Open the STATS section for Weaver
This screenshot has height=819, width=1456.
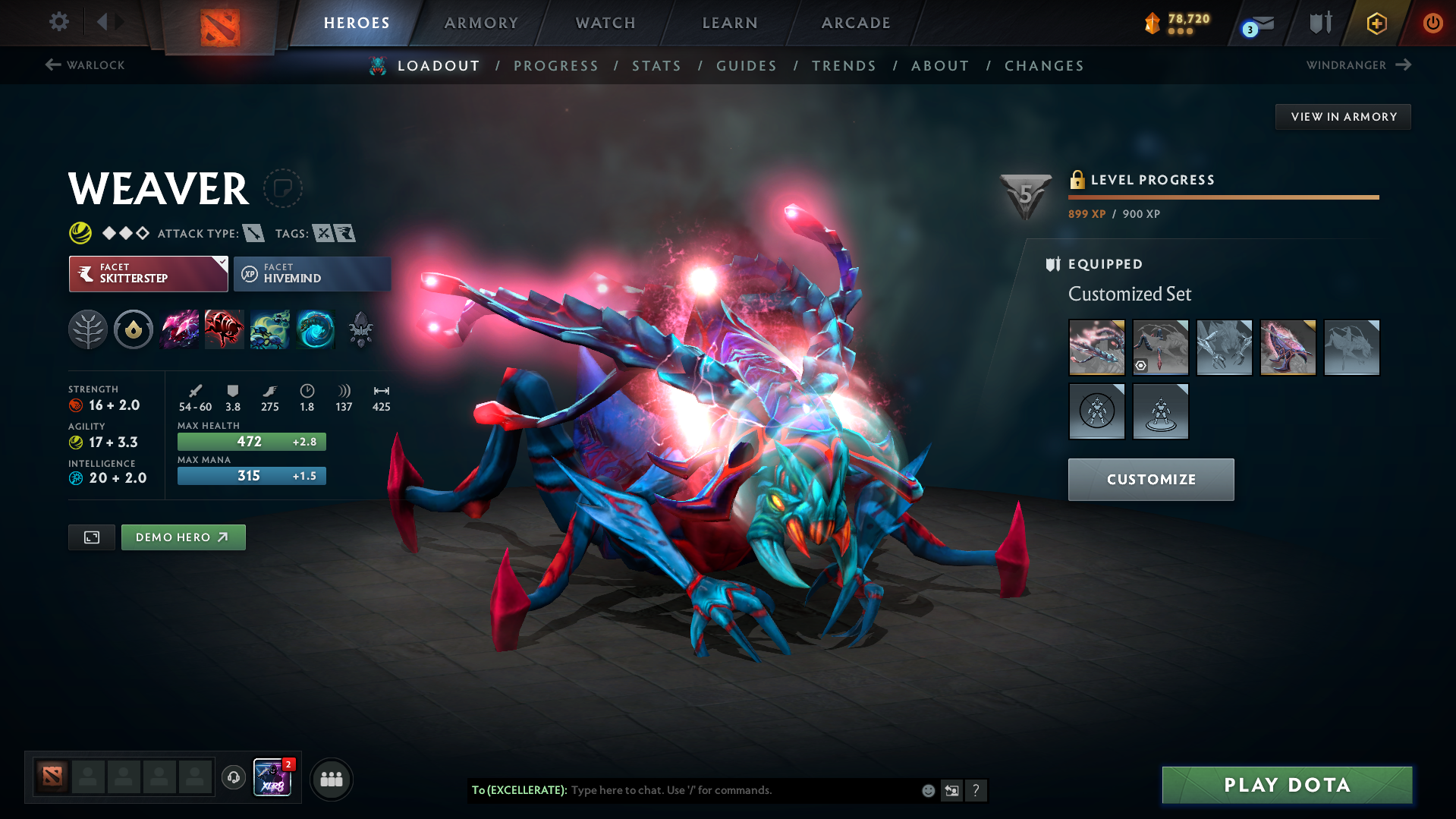click(x=656, y=66)
